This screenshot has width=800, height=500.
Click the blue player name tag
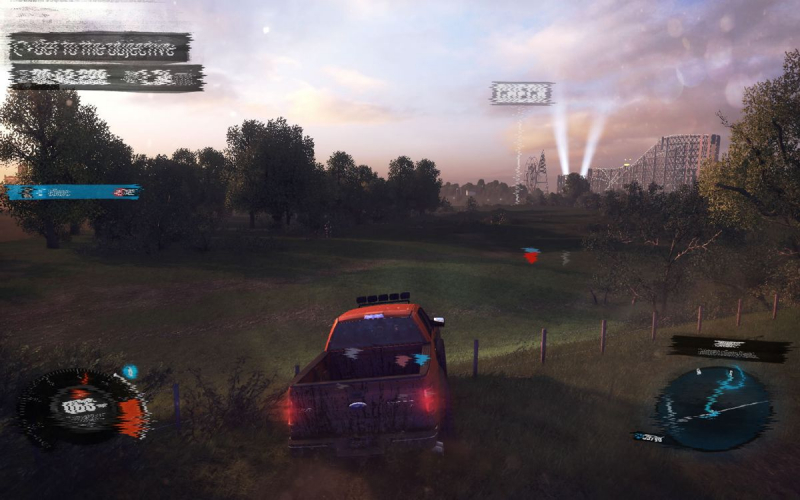(74, 192)
